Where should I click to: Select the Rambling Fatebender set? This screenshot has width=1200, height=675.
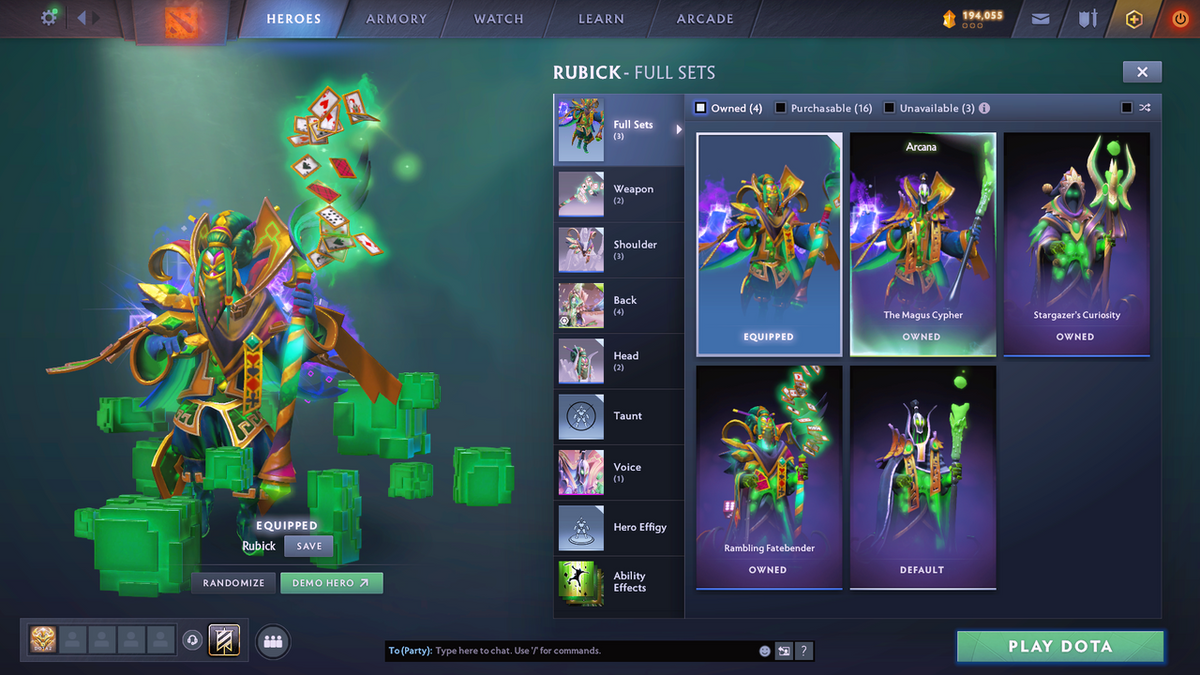(x=768, y=477)
